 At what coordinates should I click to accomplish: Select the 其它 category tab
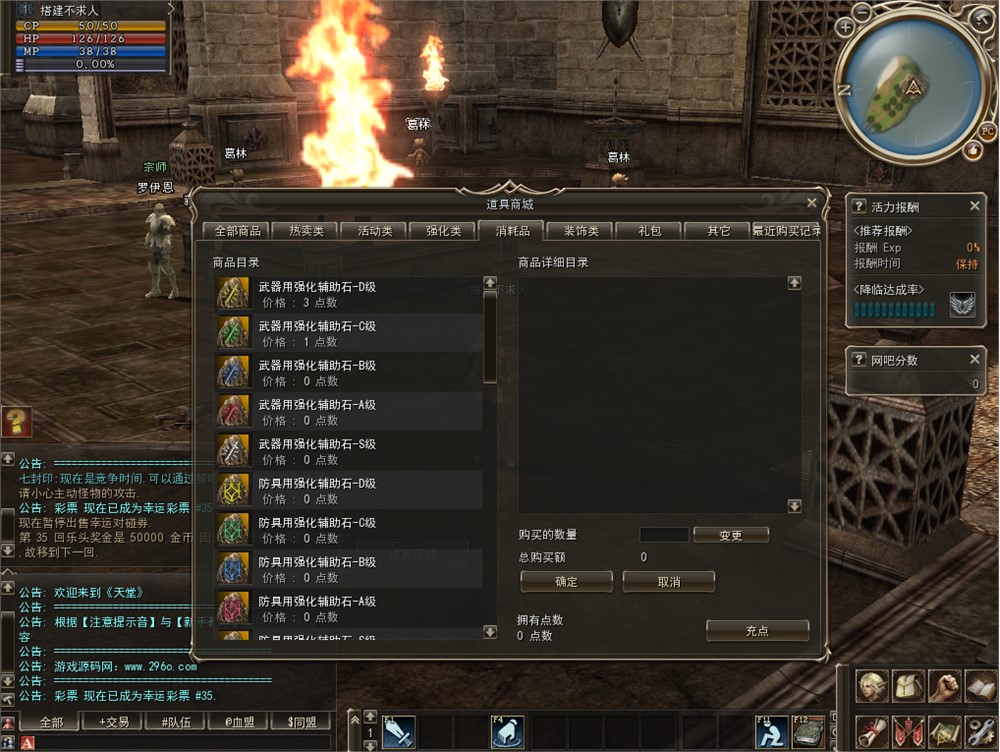718,231
